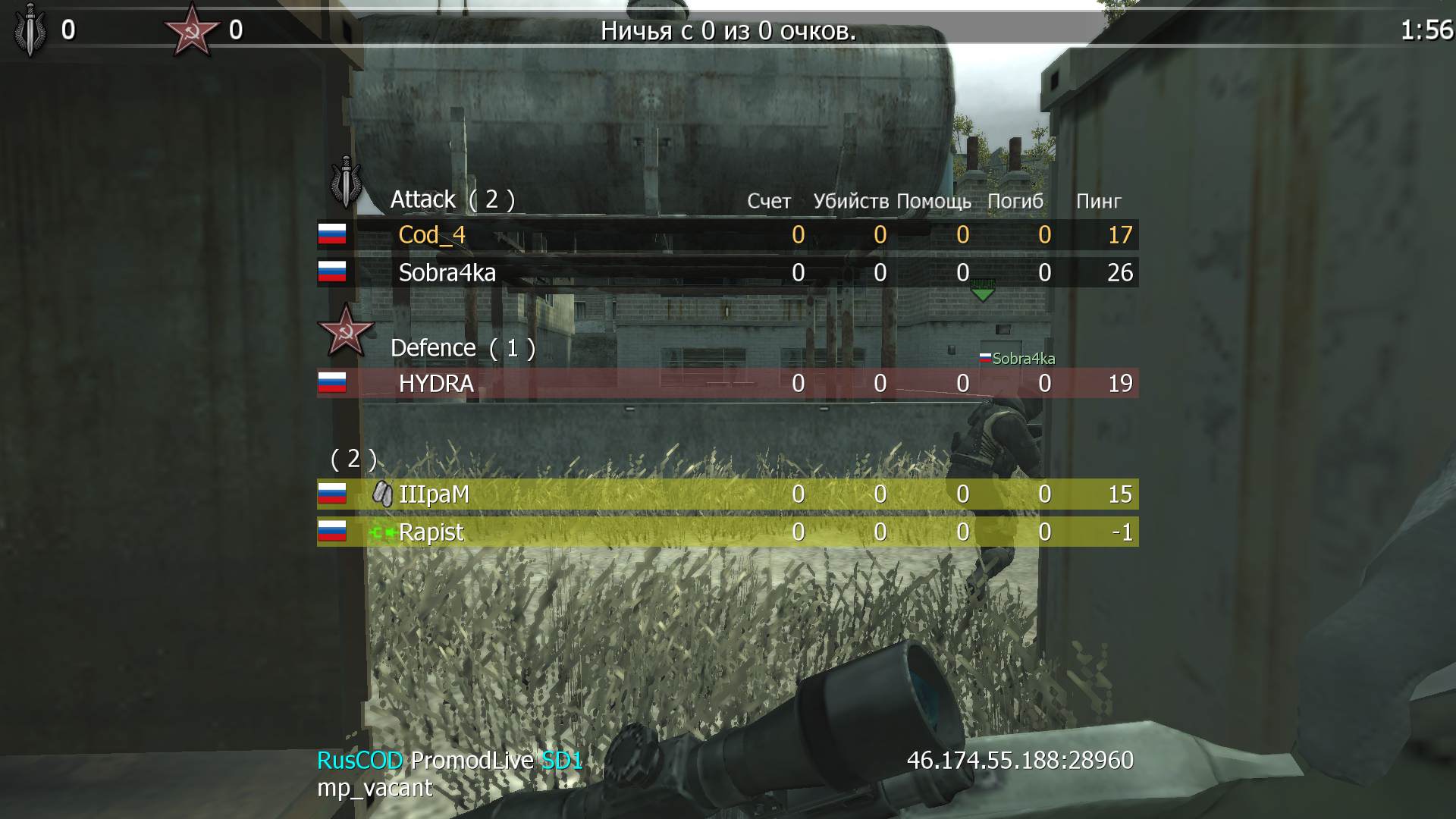This screenshot has width=1456, height=819.
Task: Open the Attack ( 2 ) team header
Action: point(453,199)
